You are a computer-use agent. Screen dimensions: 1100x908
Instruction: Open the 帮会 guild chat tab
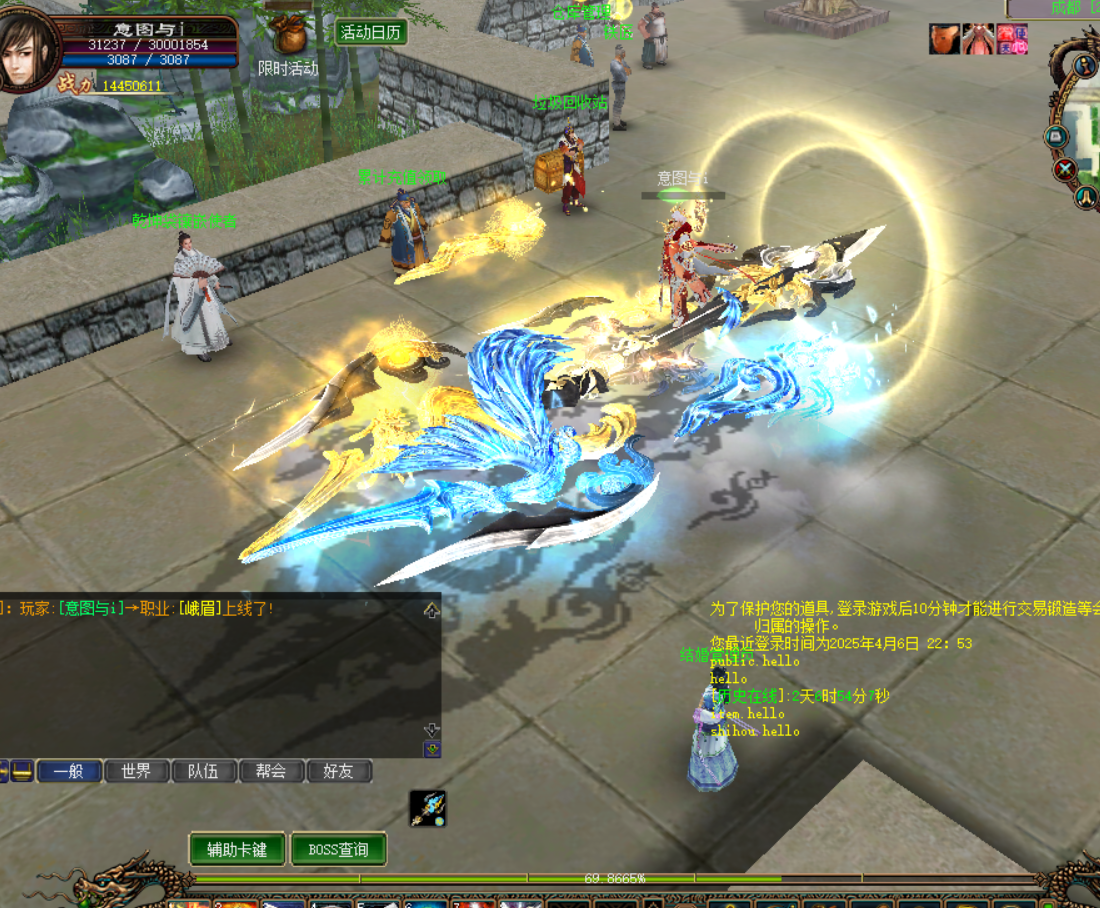click(270, 771)
